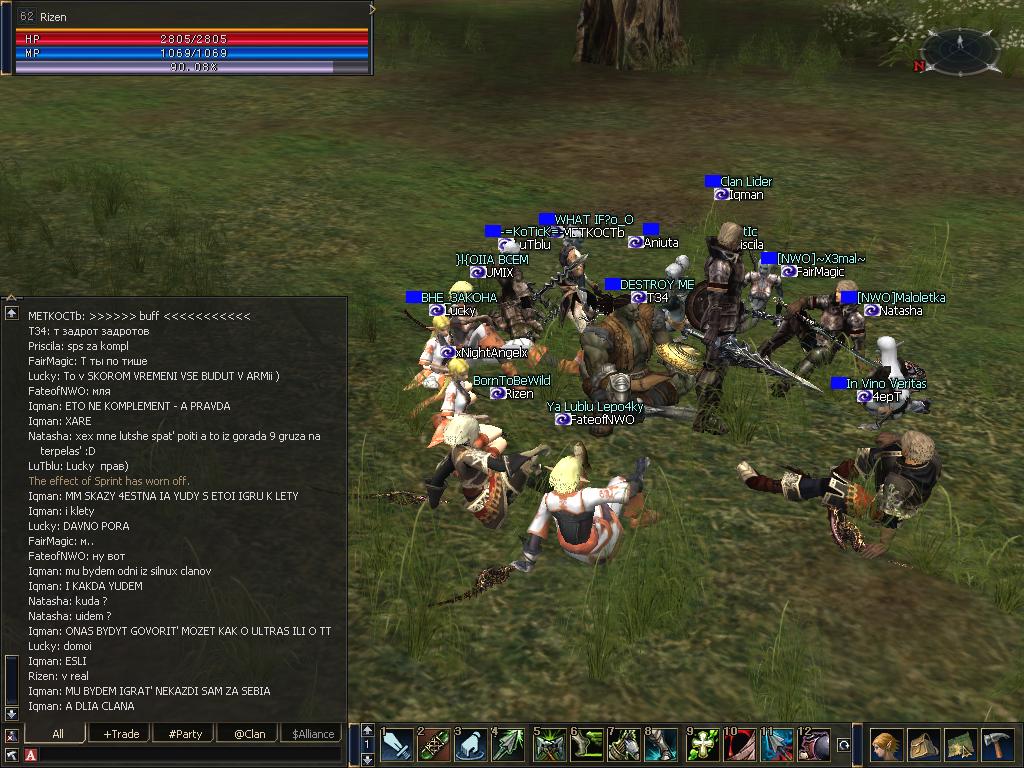
Task: Open the #Party chat tab
Action: (x=185, y=733)
